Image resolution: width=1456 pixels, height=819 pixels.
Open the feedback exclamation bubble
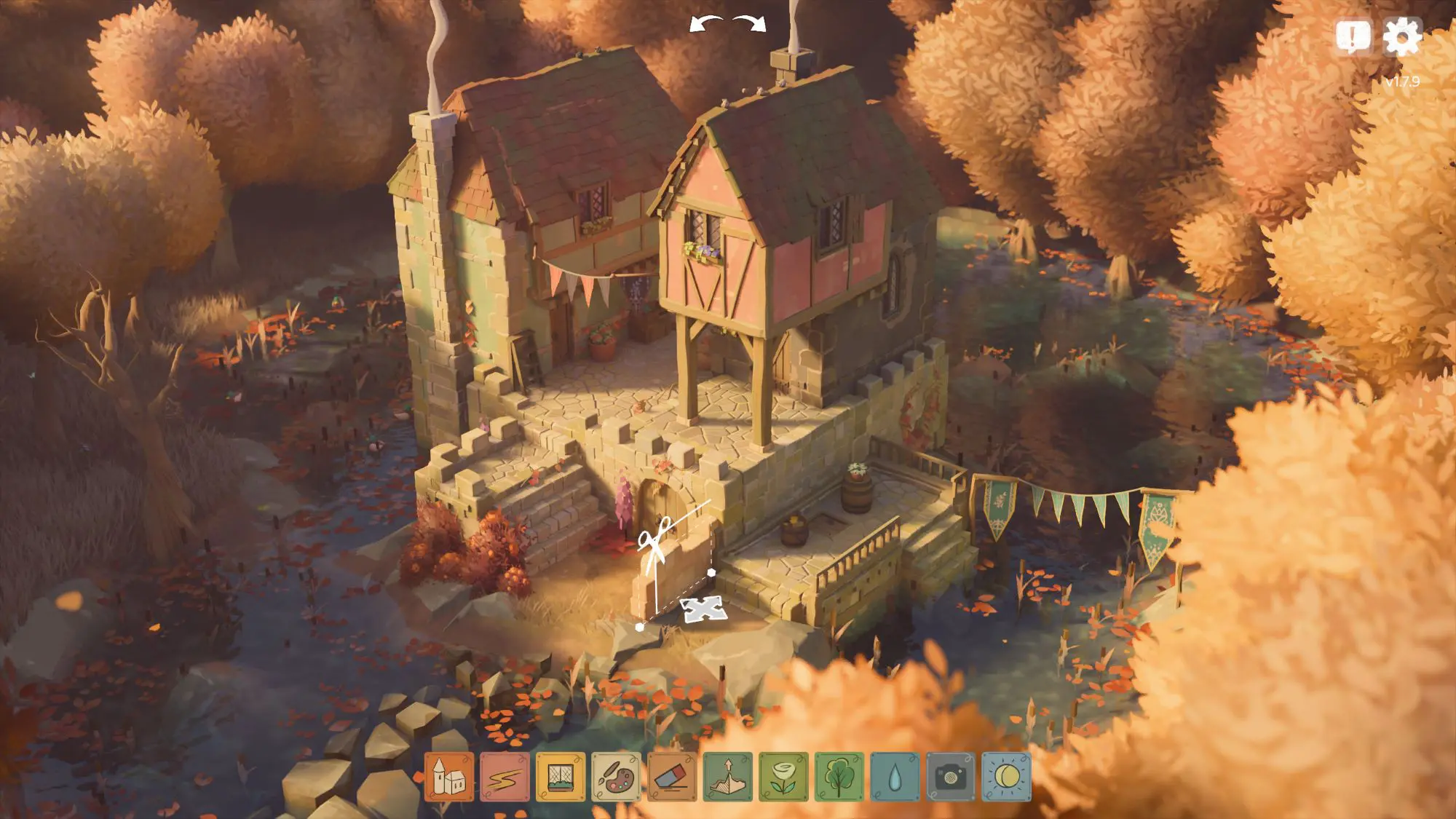[x=1353, y=36]
